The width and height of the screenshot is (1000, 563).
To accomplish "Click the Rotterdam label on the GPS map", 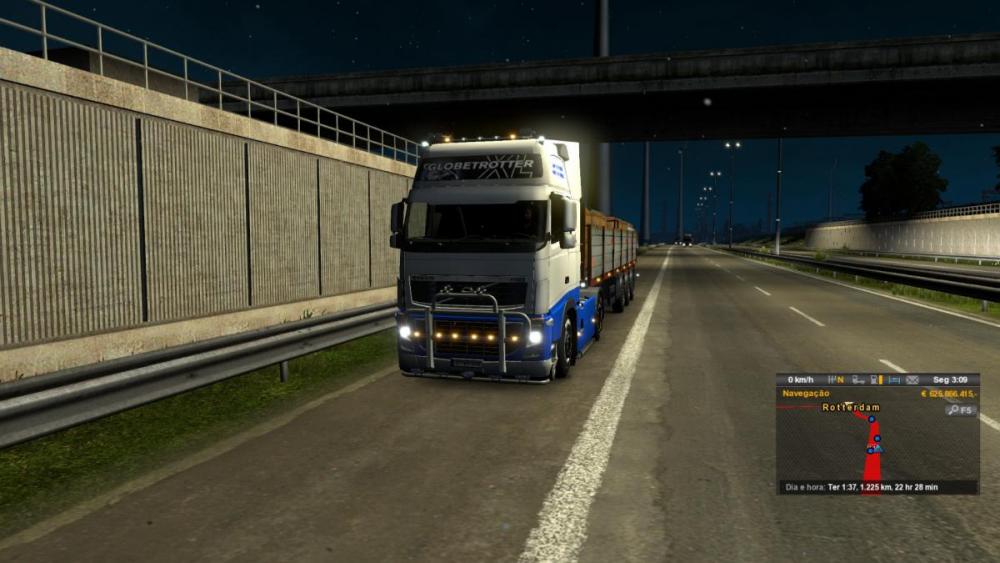I will [850, 408].
